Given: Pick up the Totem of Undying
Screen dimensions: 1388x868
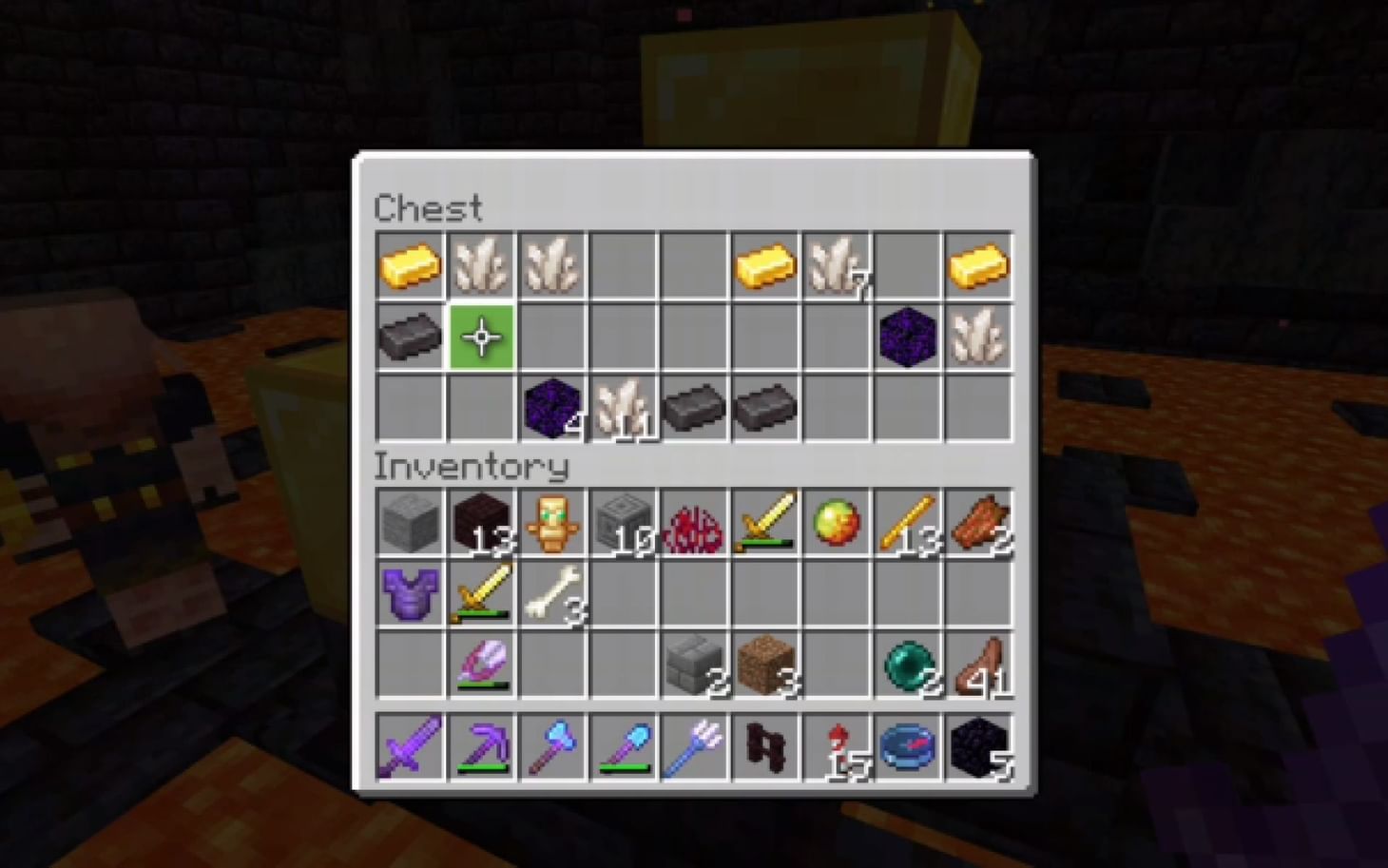Looking at the screenshot, I should point(553,518).
